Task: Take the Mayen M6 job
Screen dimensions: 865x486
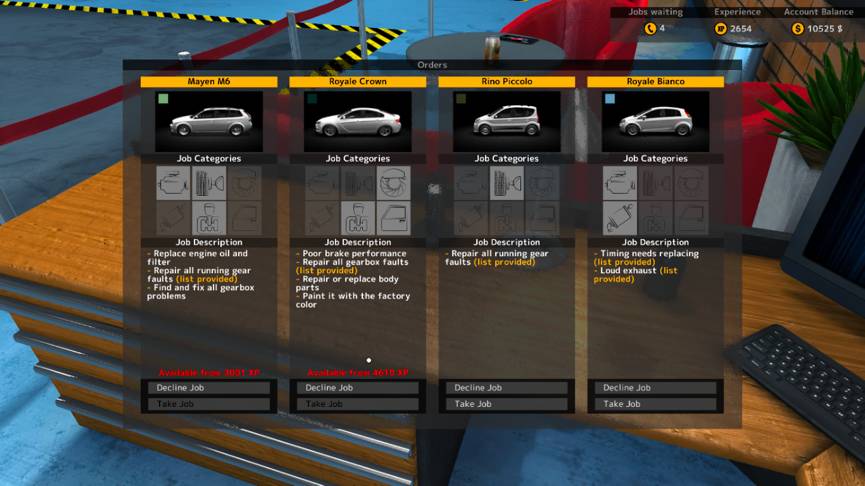Action: click(x=209, y=404)
